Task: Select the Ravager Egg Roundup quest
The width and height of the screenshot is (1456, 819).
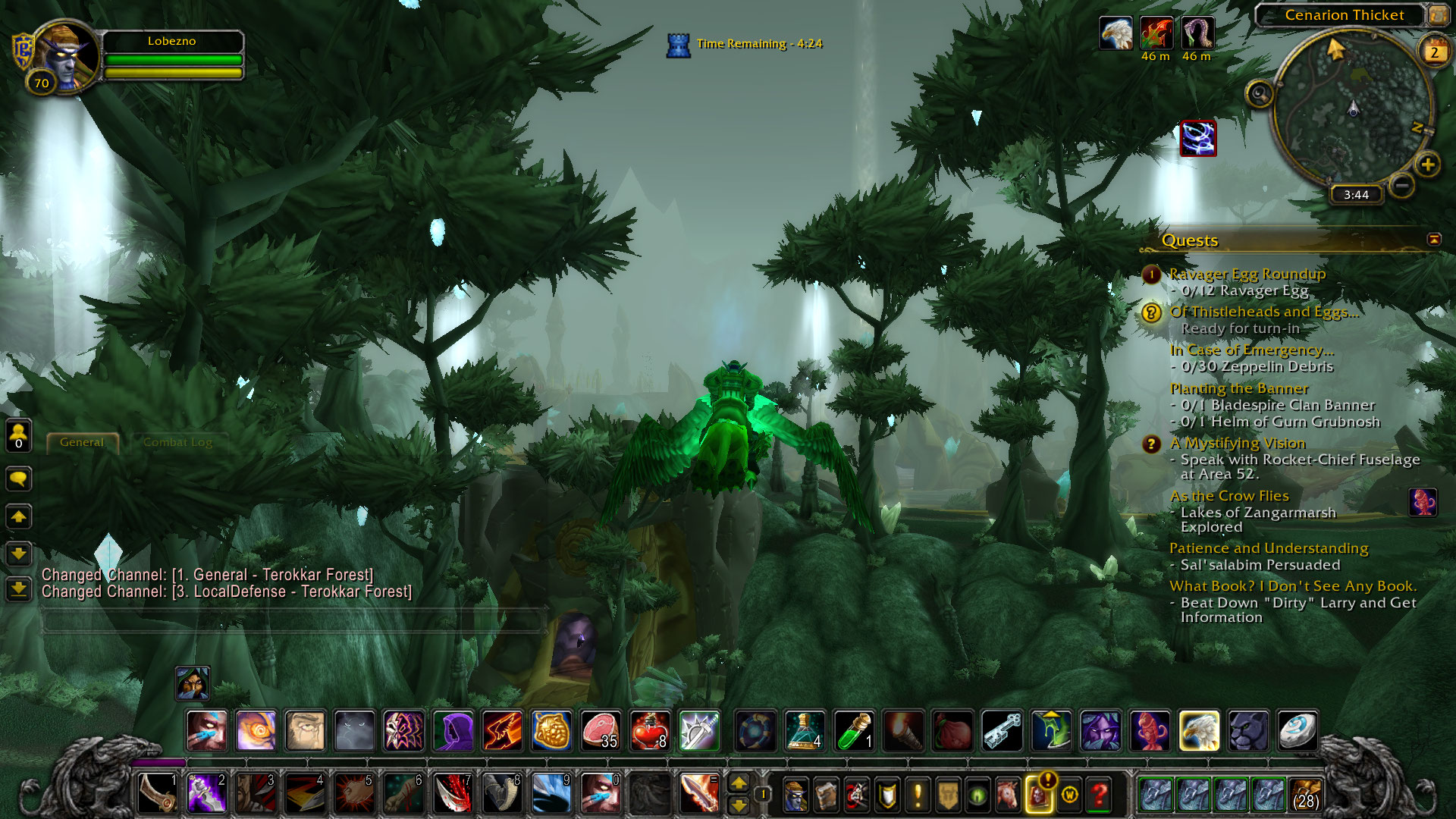Action: point(1247,274)
